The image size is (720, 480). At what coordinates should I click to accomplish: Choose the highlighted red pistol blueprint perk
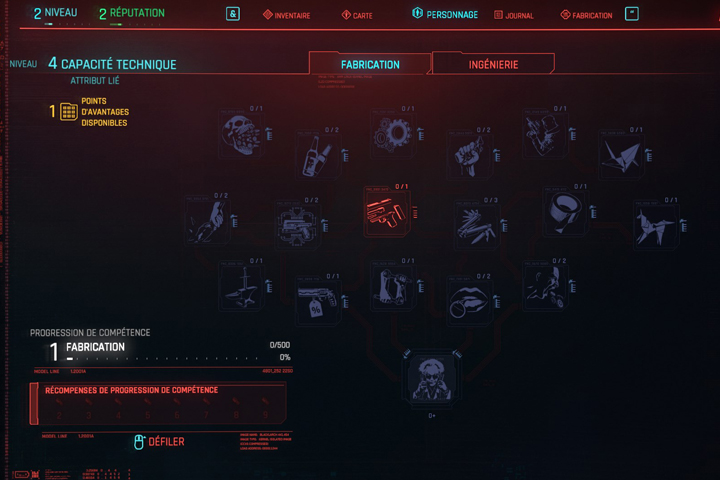click(385, 212)
